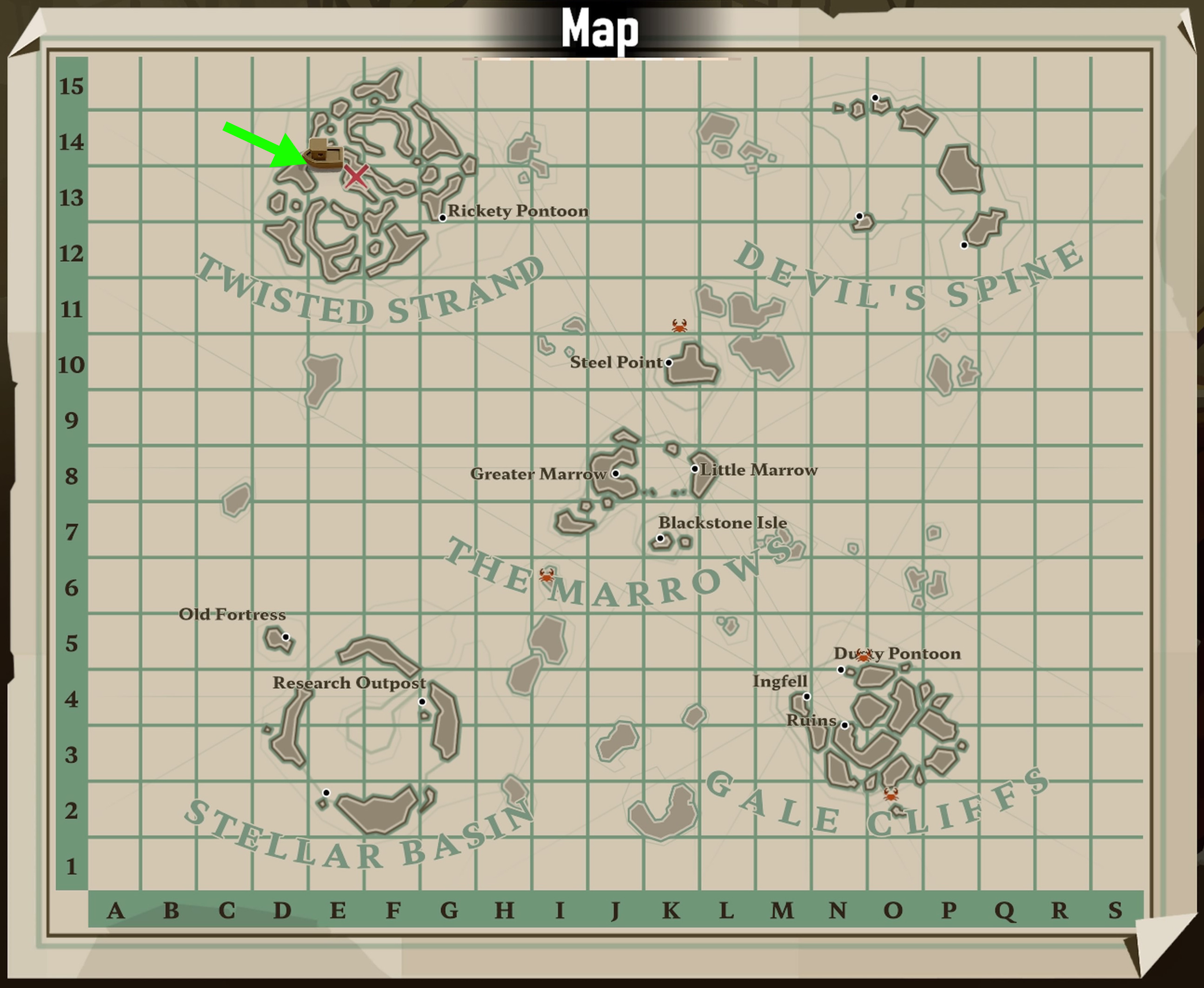Choose the Ingfell map marker

(x=807, y=697)
